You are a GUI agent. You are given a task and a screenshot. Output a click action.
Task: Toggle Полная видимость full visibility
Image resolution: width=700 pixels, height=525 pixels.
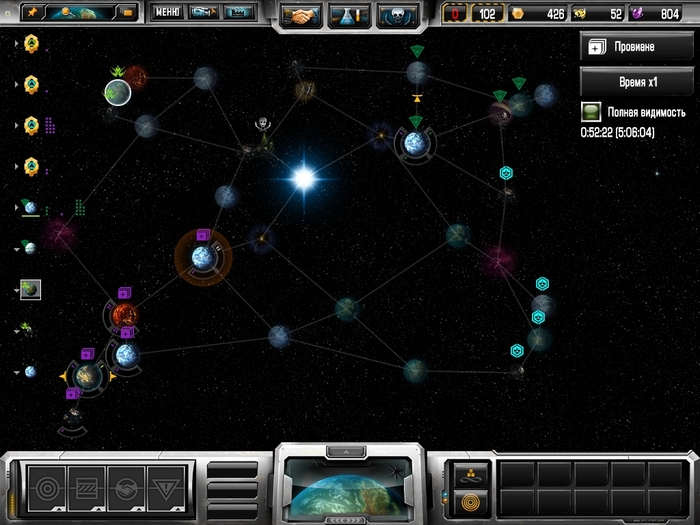(590, 112)
